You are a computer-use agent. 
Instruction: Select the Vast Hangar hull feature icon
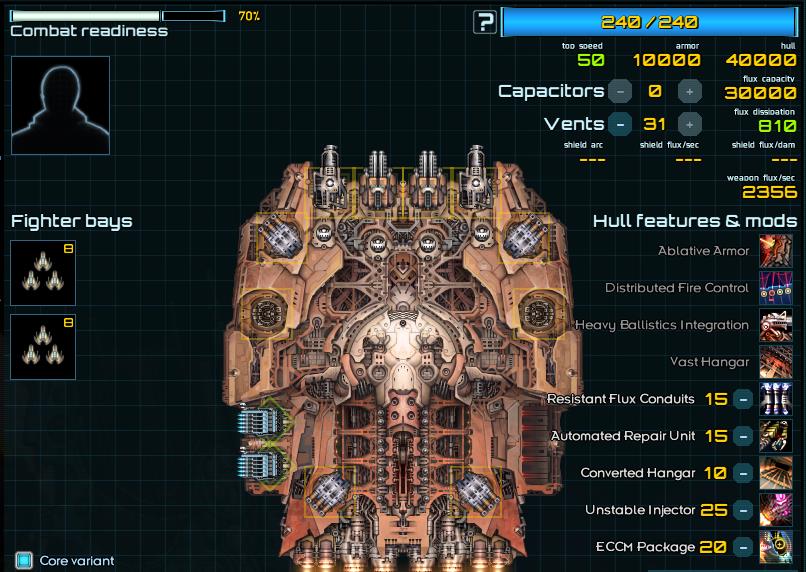[x=777, y=362]
